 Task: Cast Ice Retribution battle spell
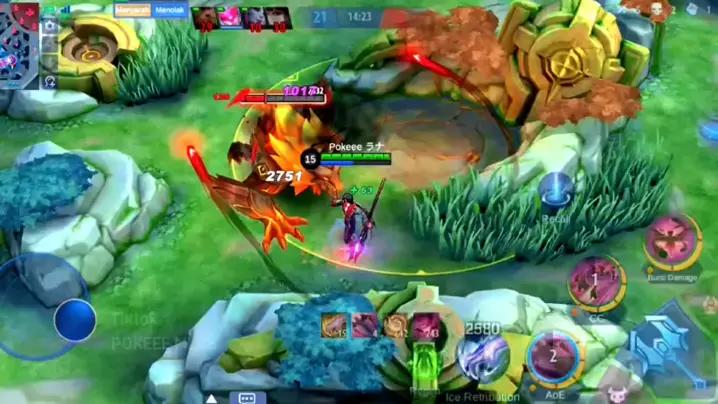tap(484, 358)
